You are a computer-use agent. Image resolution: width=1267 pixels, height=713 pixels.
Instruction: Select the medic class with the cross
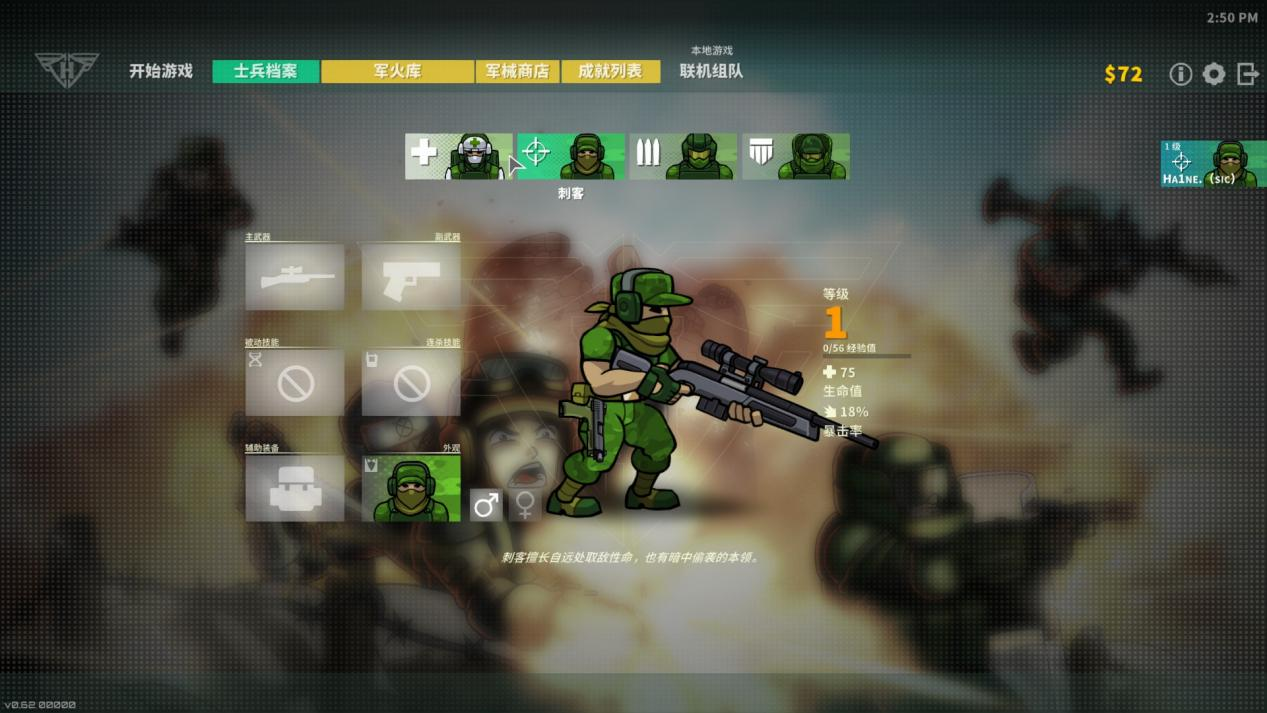(458, 156)
